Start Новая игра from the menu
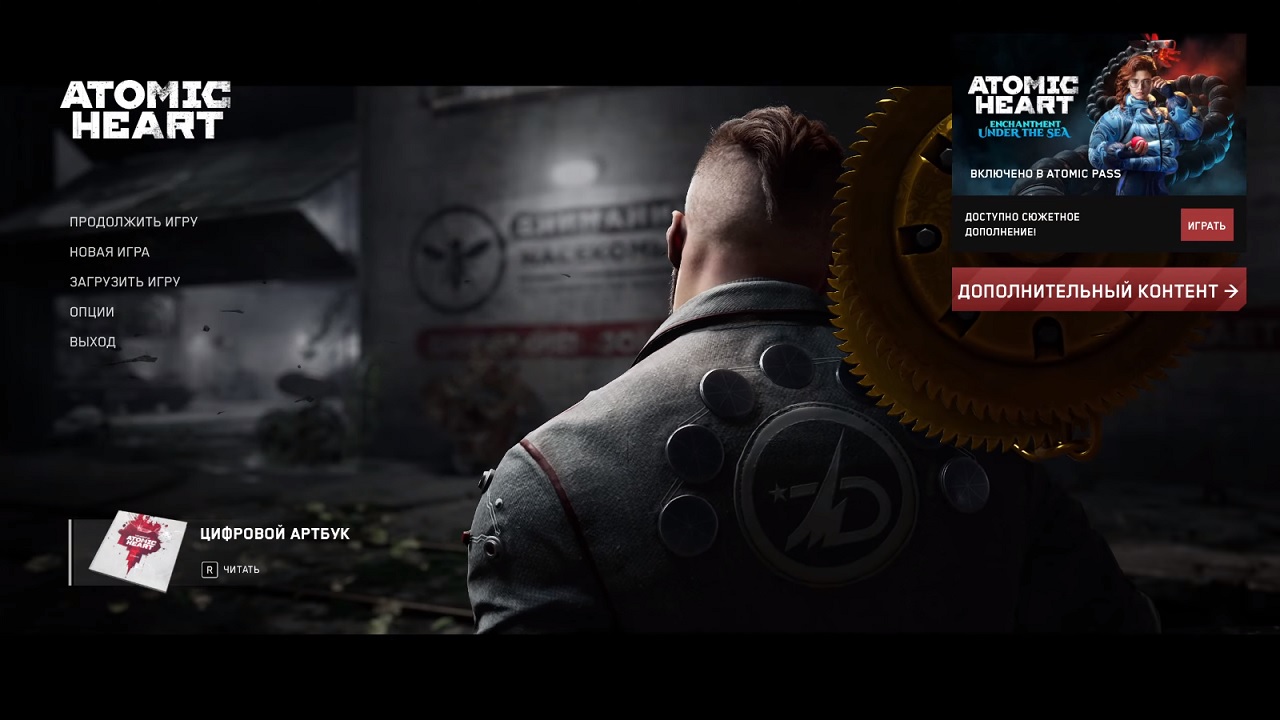Viewport: 1280px width, 720px height. (110, 251)
